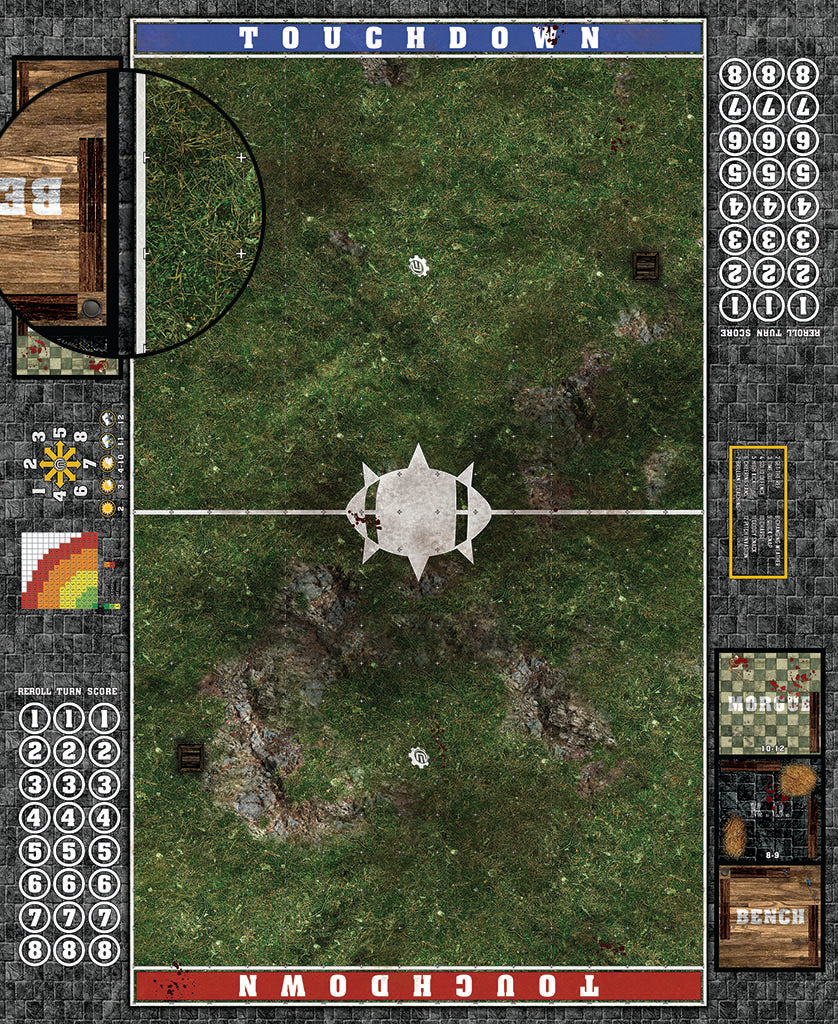838x1024 pixels.
Task: Choose the weather icon labeled 4-10
Action: [x=106, y=464]
